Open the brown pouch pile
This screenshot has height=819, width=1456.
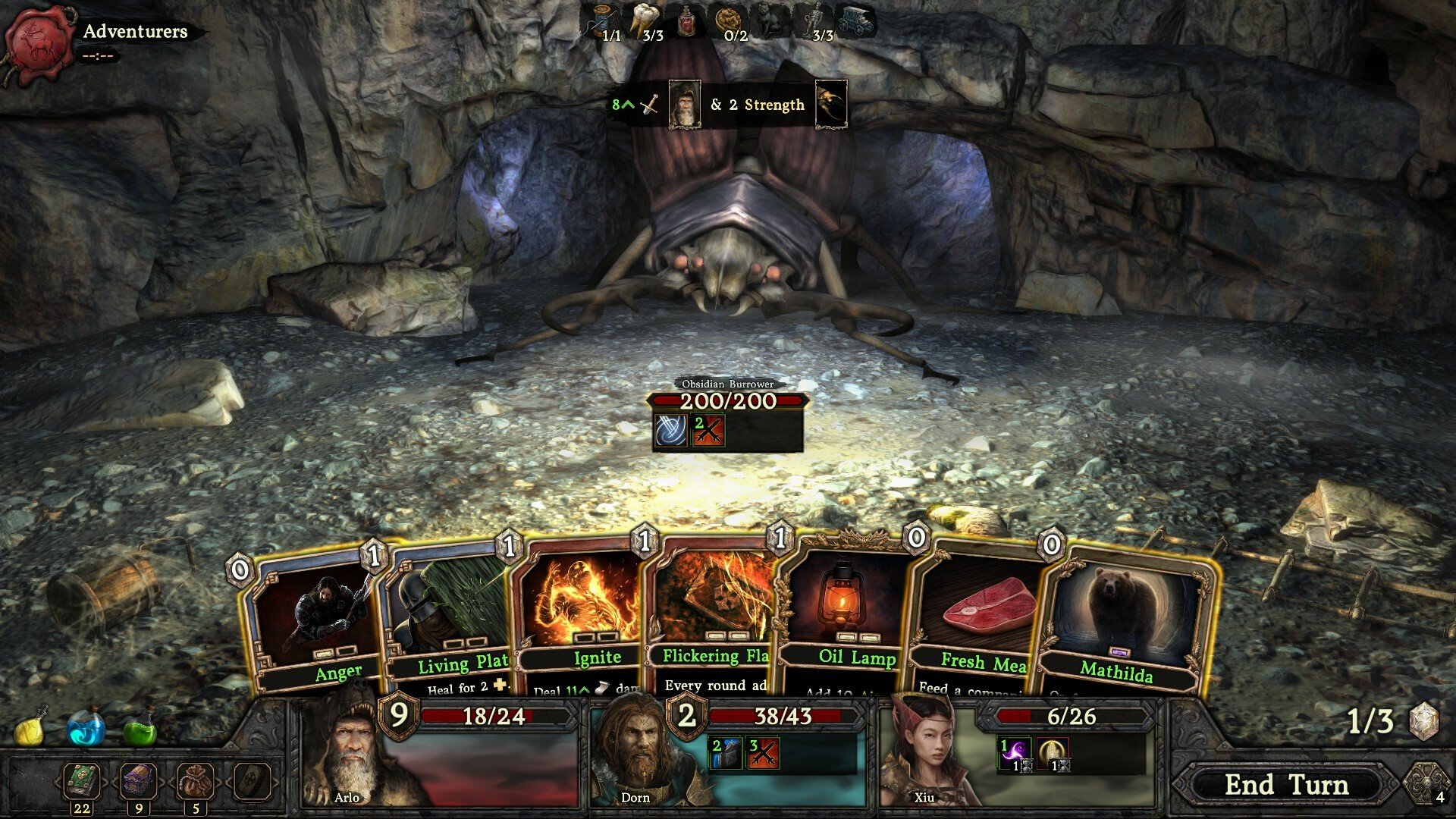[195, 781]
